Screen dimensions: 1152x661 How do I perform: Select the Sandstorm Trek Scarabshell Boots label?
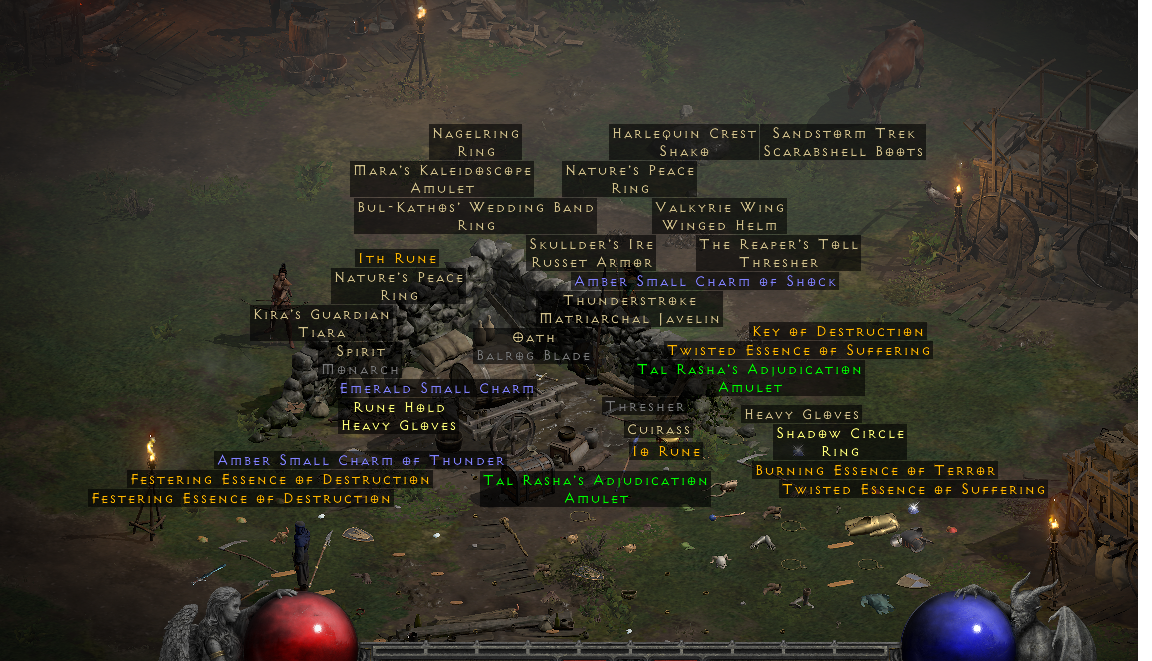843,142
